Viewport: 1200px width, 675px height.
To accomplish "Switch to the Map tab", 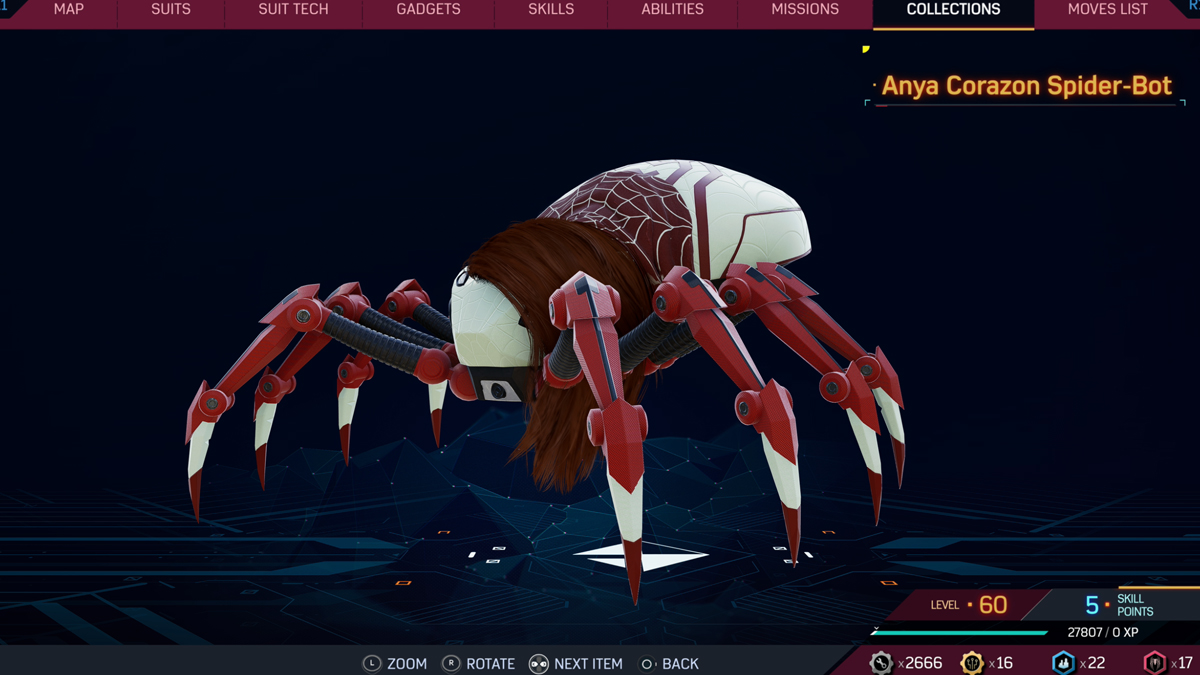I will point(68,10).
